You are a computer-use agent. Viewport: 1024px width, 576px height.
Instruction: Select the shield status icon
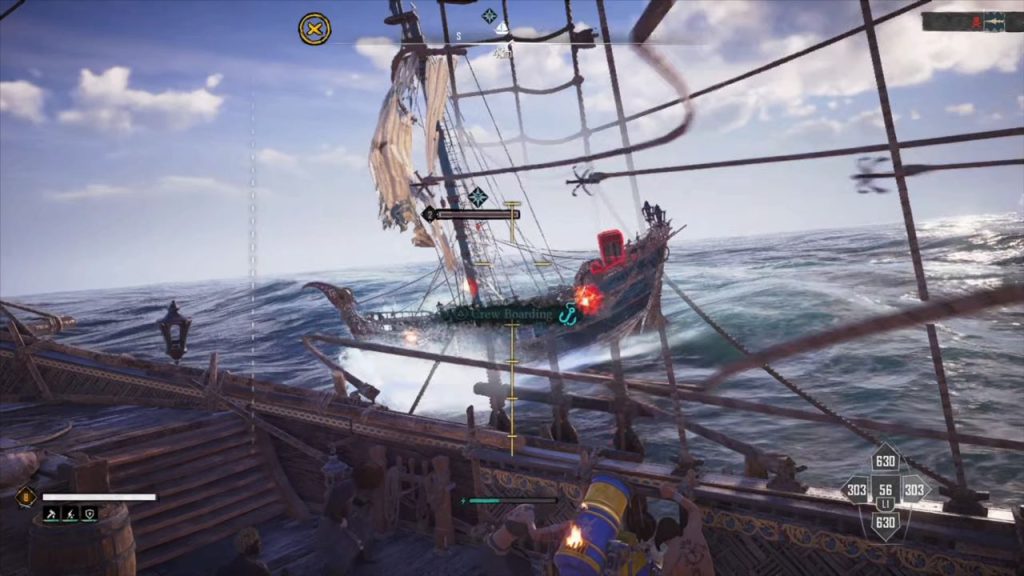click(90, 514)
